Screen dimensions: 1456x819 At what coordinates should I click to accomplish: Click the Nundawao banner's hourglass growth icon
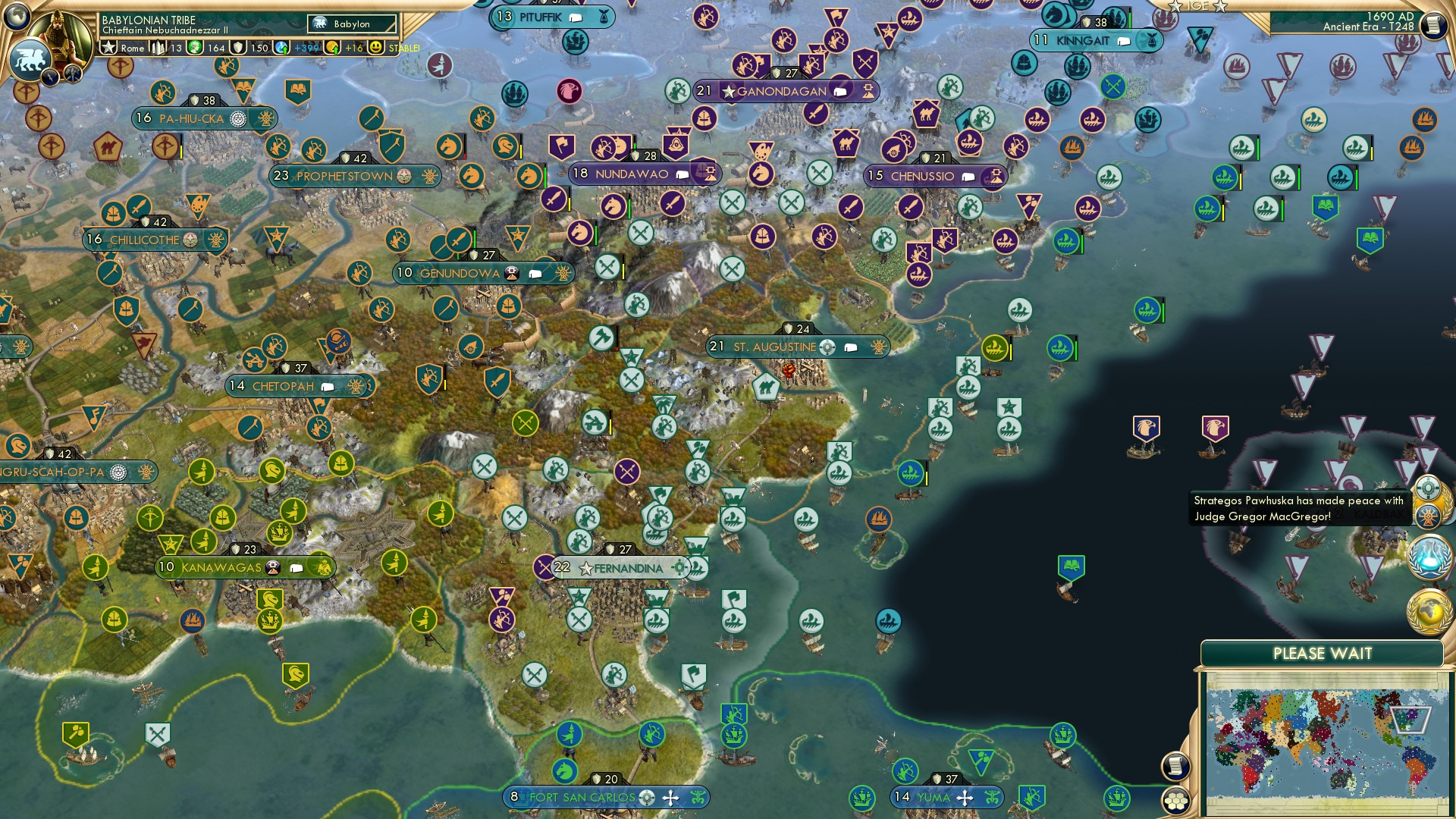click(x=709, y=174)
